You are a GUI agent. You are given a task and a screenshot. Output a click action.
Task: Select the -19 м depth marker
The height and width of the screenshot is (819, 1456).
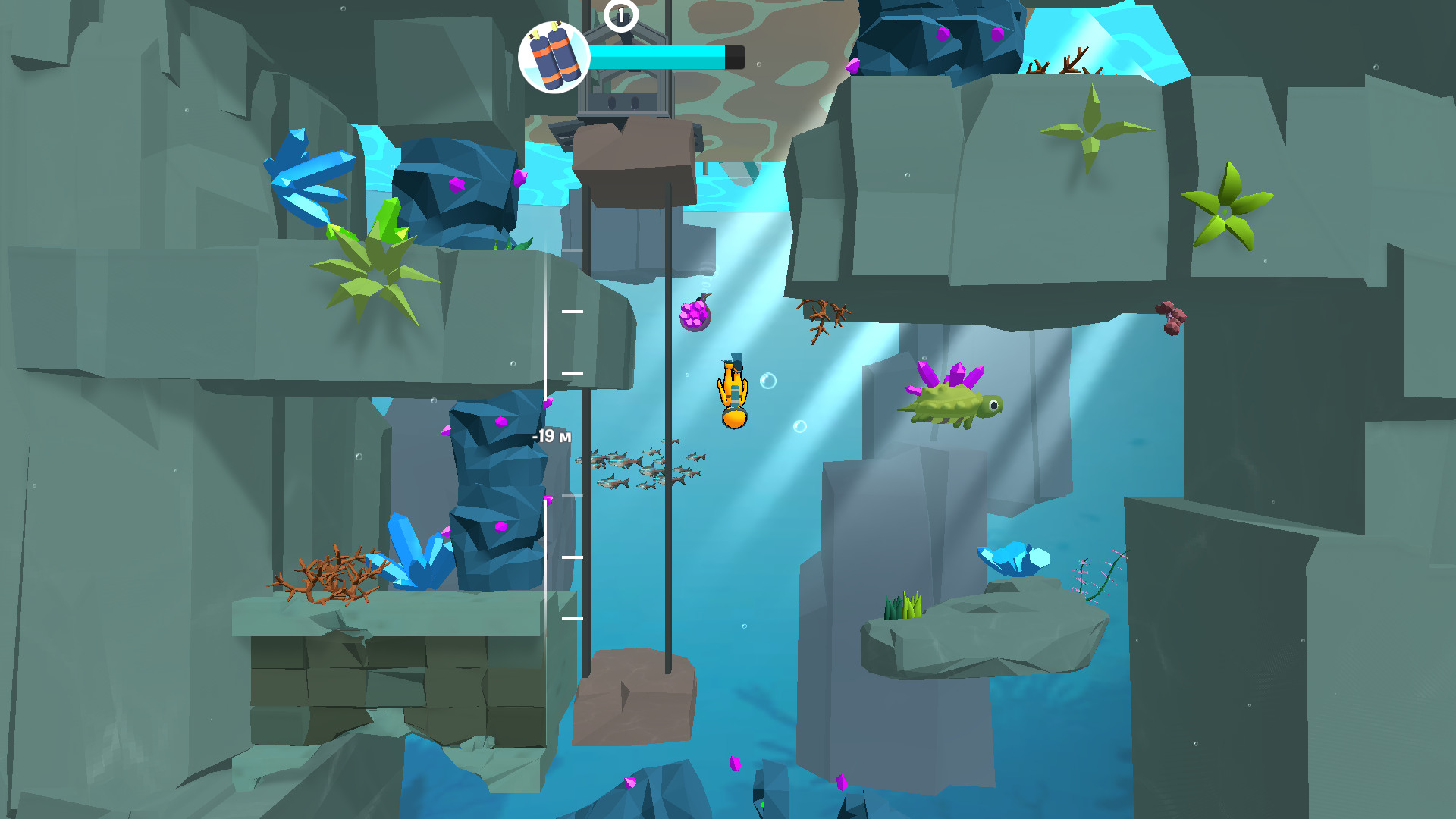point(551,436)
